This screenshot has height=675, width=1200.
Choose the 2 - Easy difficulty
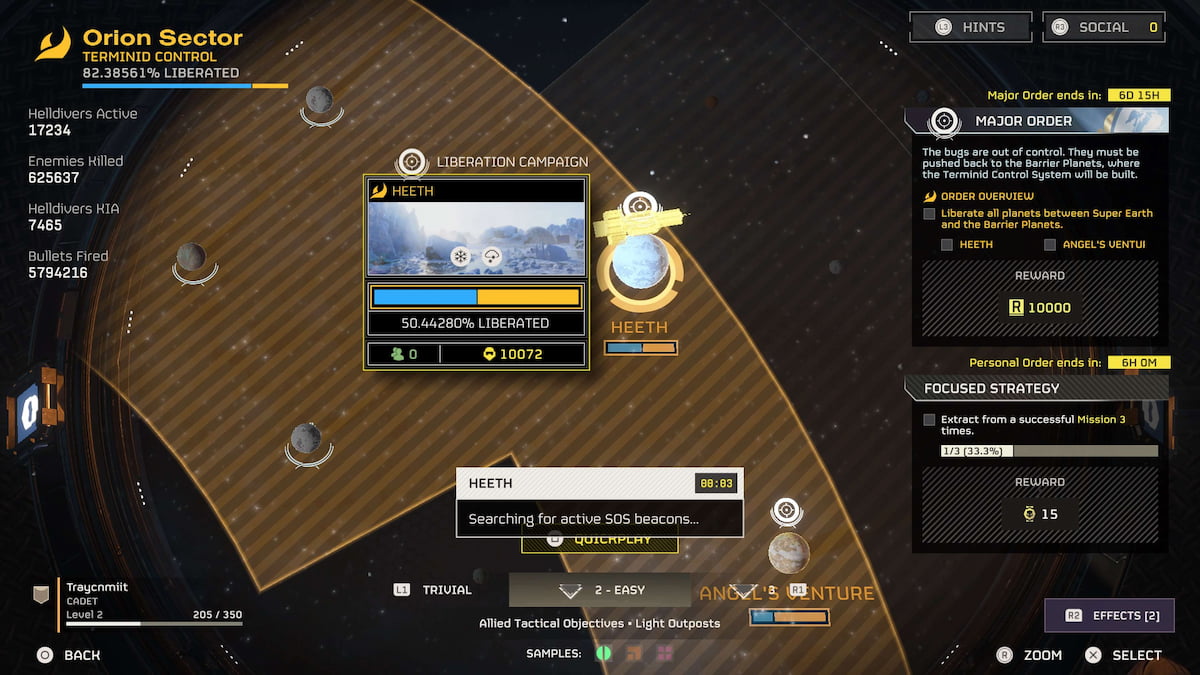[x=599, y=590]
